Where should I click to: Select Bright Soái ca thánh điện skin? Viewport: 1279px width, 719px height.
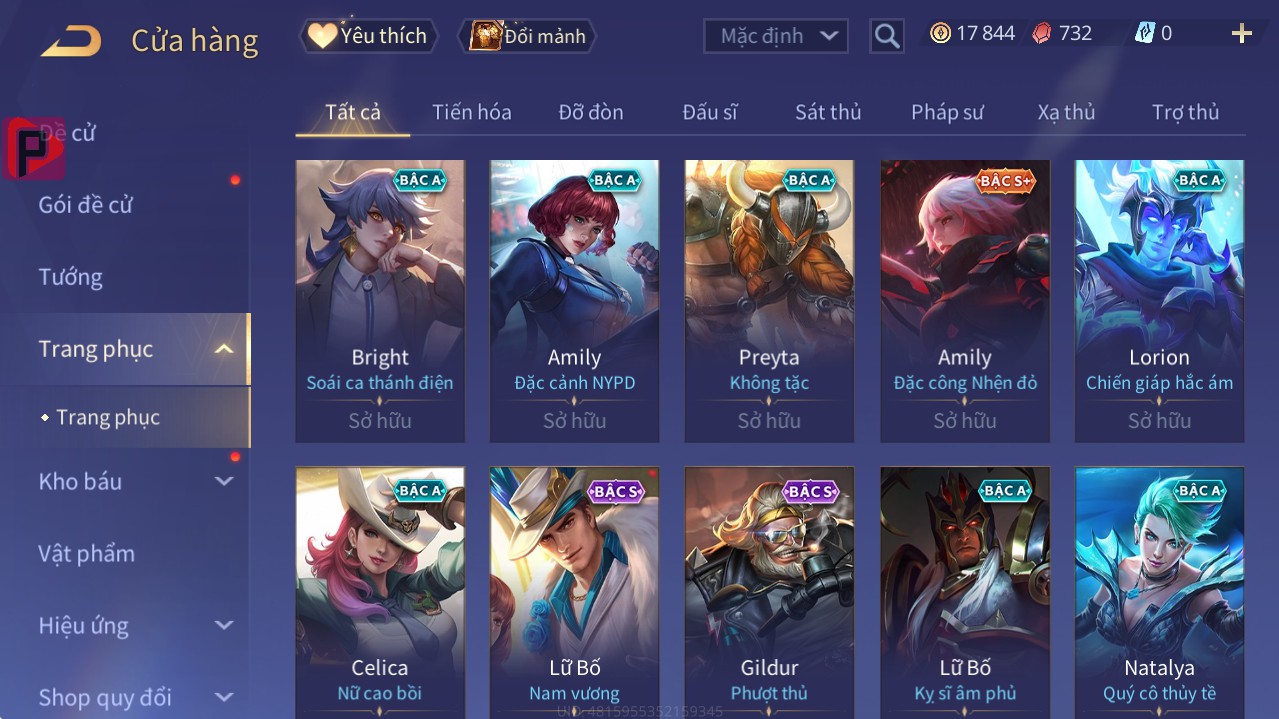380,300
